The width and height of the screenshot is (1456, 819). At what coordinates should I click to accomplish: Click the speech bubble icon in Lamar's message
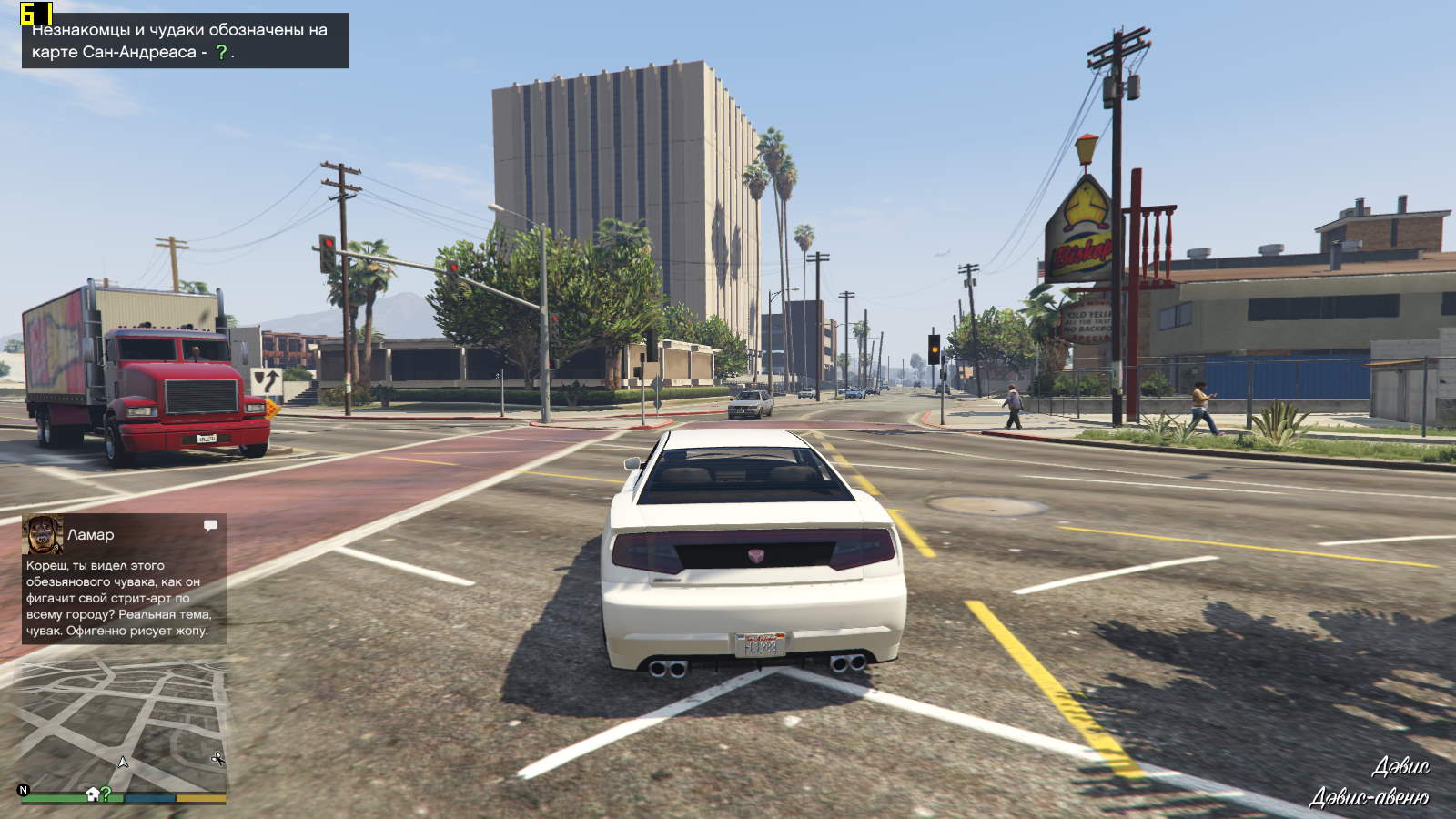[210, 525]
